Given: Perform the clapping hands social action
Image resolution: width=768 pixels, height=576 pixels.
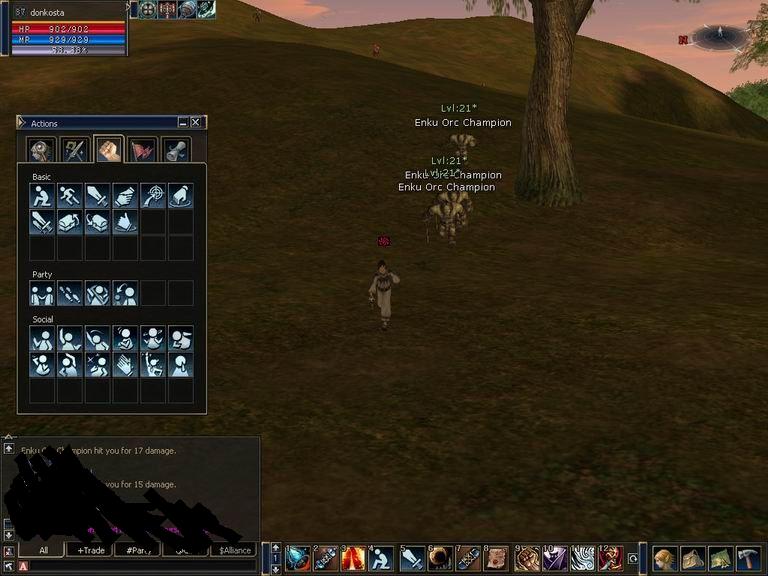Looking at the screenshot, I should [125, 364].
